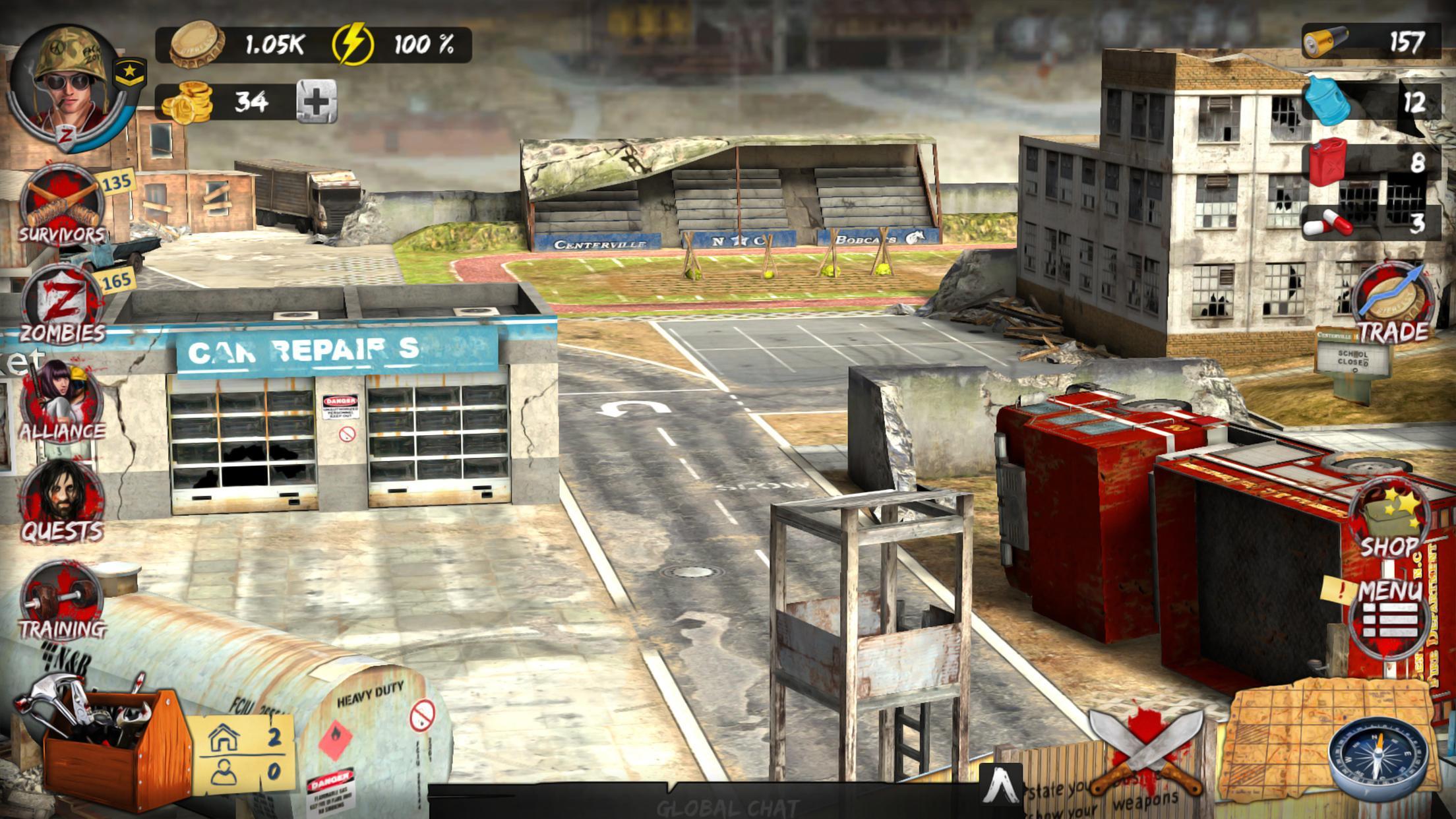The width and height of the screenshot is (1456, 819).
Task: Open the player profile portrait
Action: pos(69,86)
